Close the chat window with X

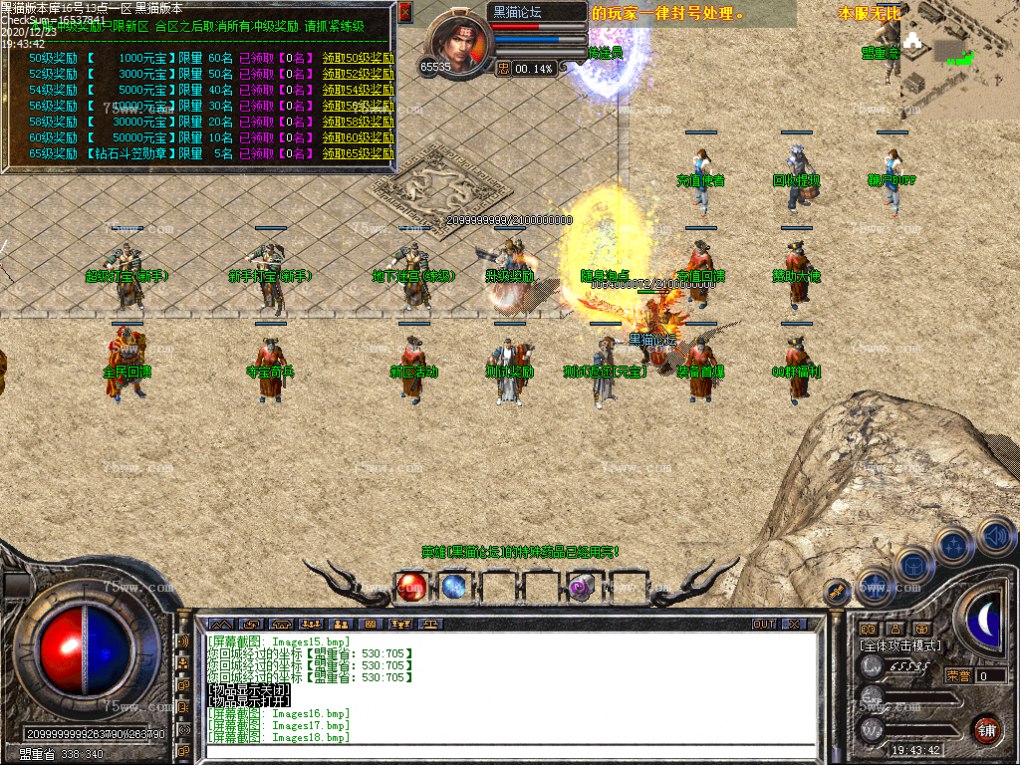point(793,624)
